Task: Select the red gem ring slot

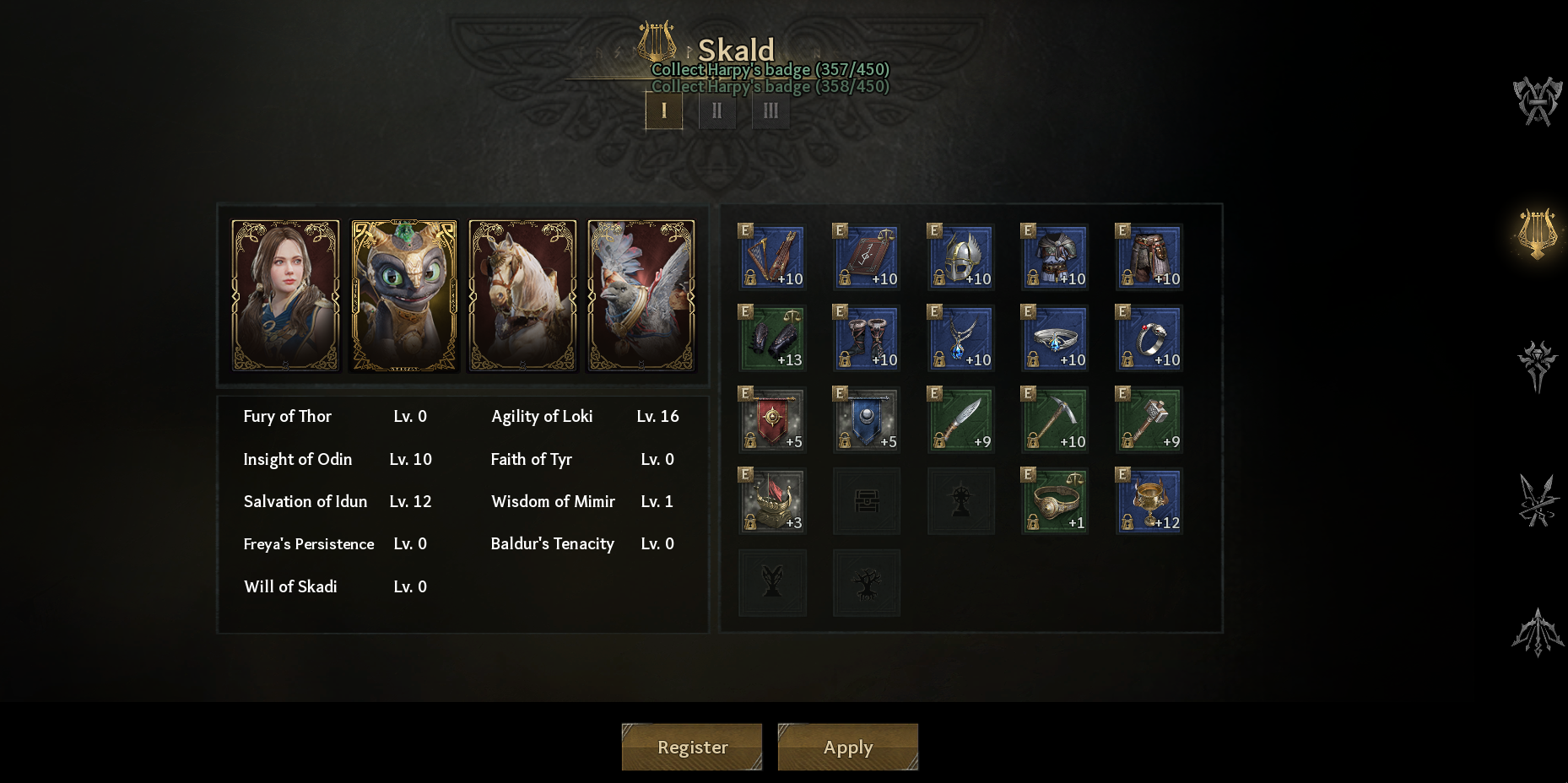Action: pos(1149,338)
